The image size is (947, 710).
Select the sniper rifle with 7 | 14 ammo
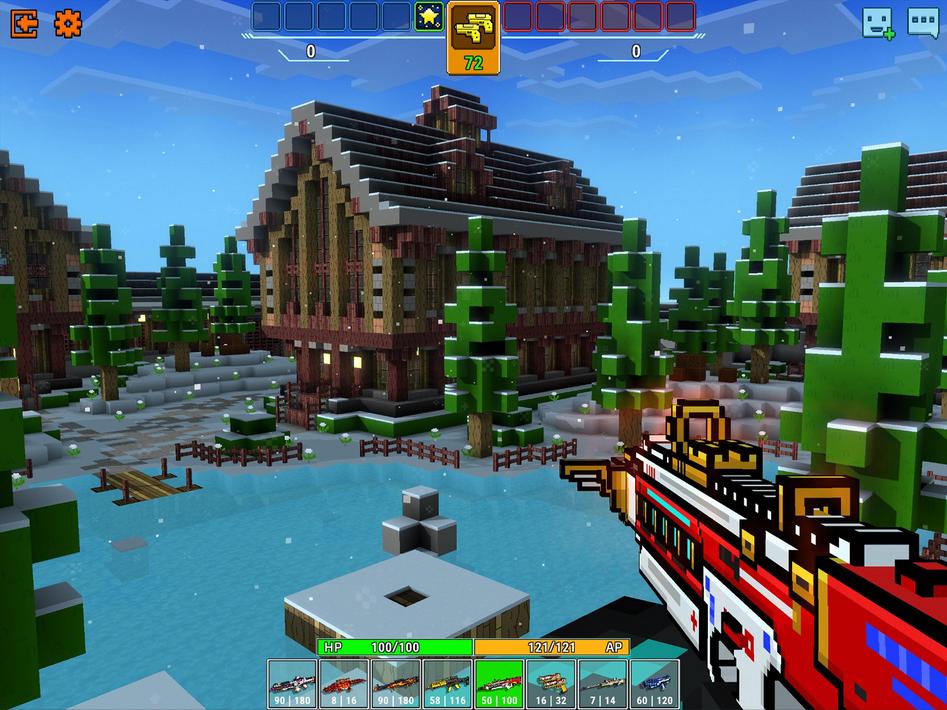tap(602, 684)
